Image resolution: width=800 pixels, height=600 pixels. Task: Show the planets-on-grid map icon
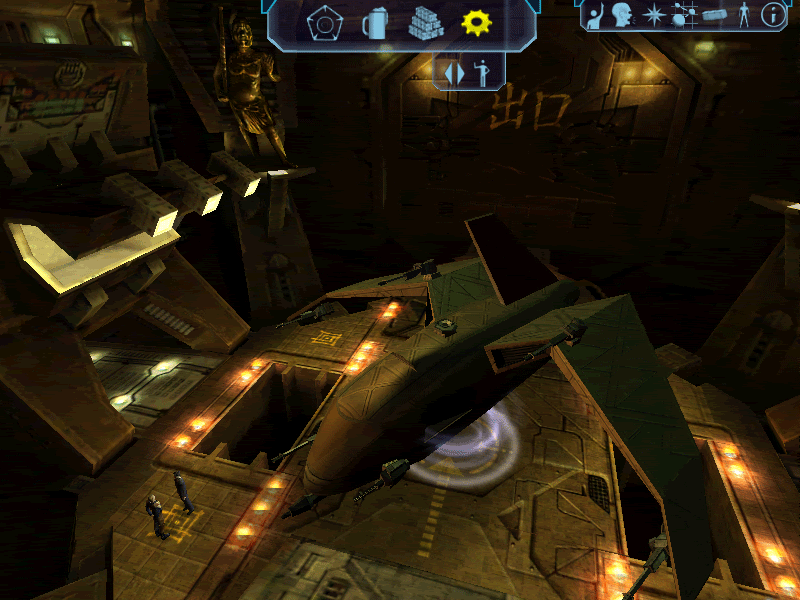click(684, 16)
